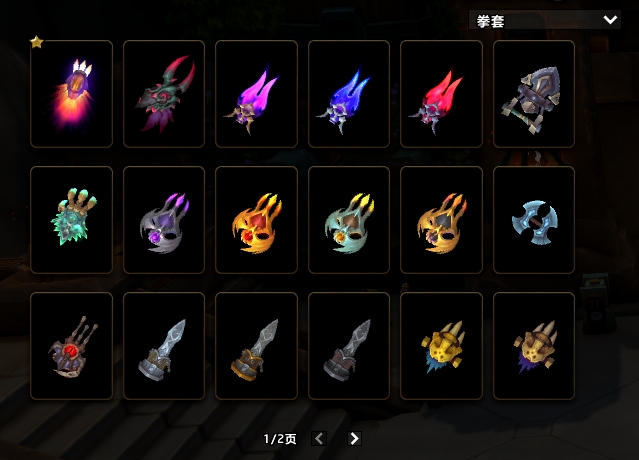Select the yellow spiked gauntlet with blue fur
Viewport: 639px width, 460px height.
coord(441,346)
